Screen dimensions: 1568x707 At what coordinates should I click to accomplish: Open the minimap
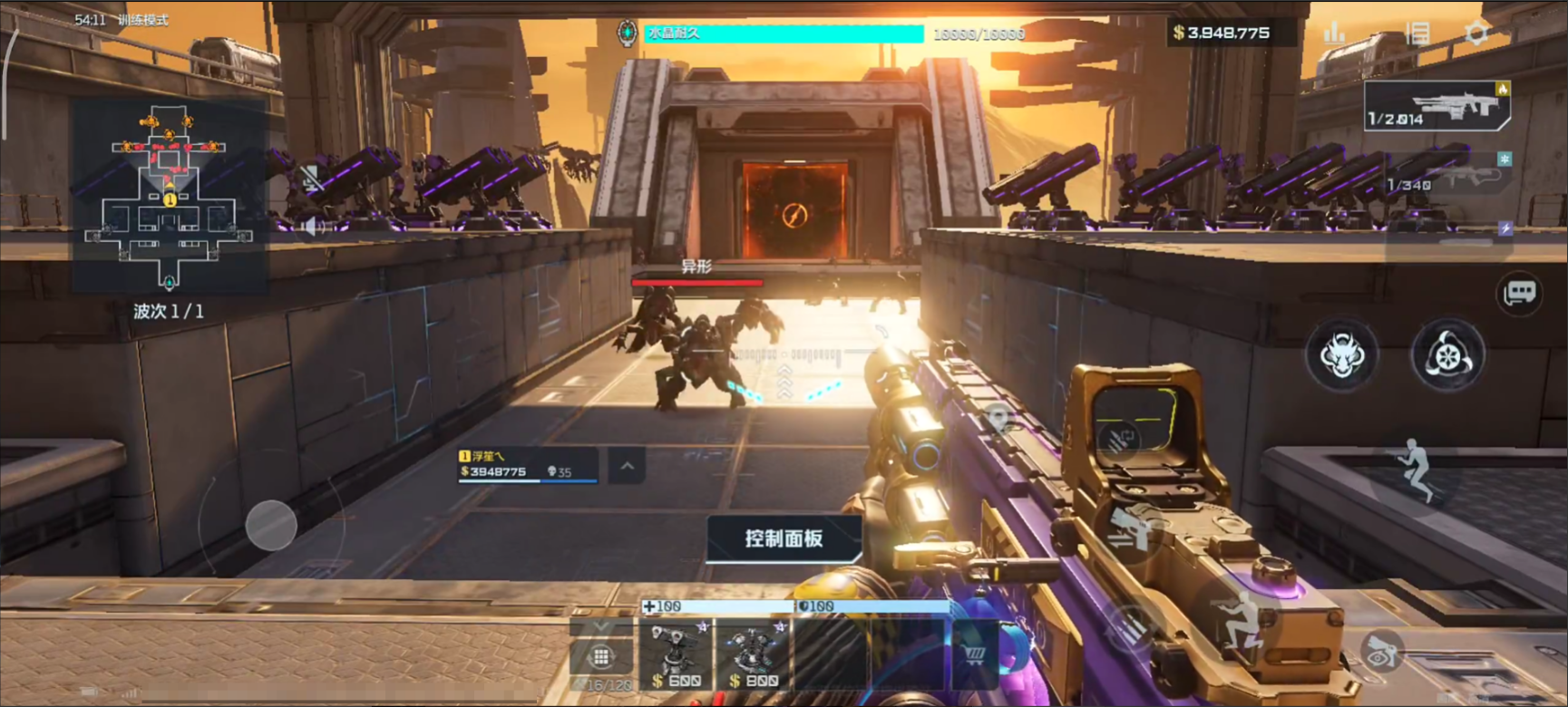(x=170, y=195)
